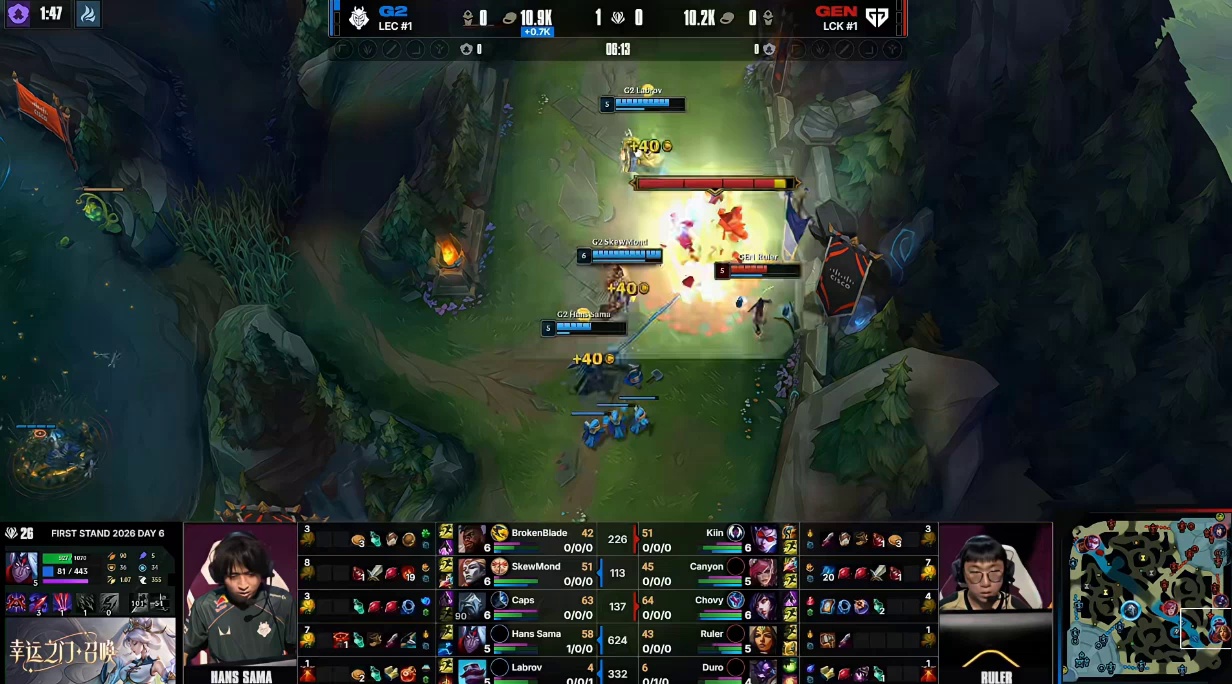Screen dimensions: 1232x684
Task: Open the Hans Sama player camera
Action: tap(241, 602)
